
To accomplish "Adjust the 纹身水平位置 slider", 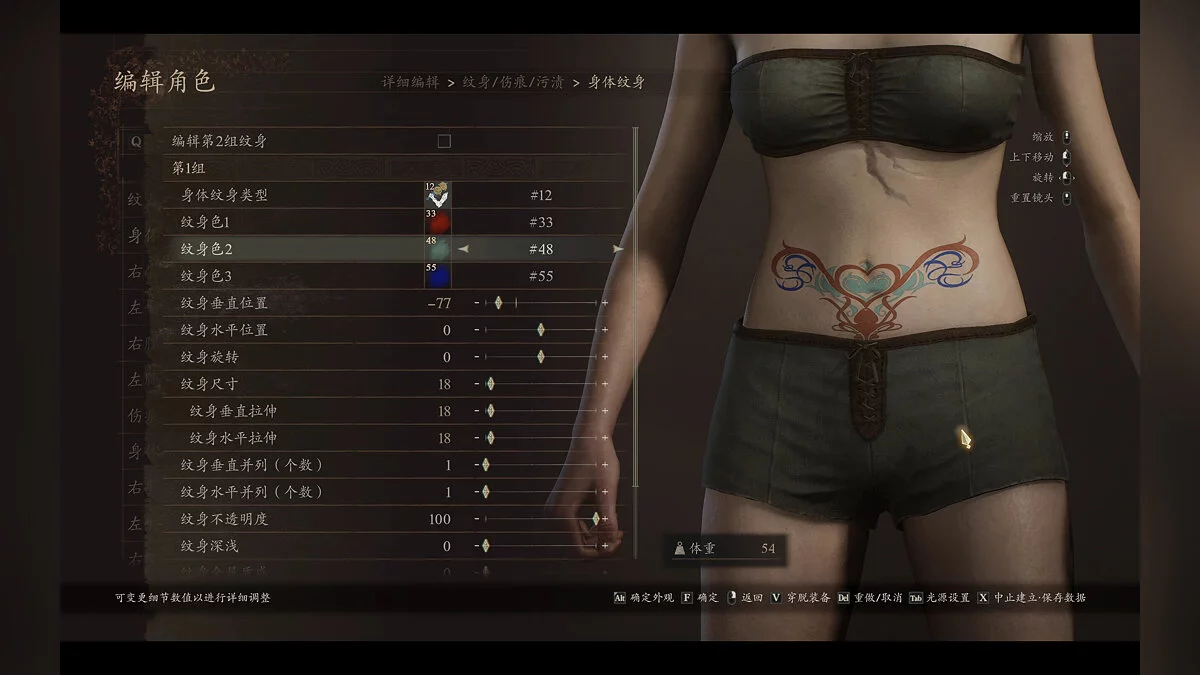I will [541, 330].
